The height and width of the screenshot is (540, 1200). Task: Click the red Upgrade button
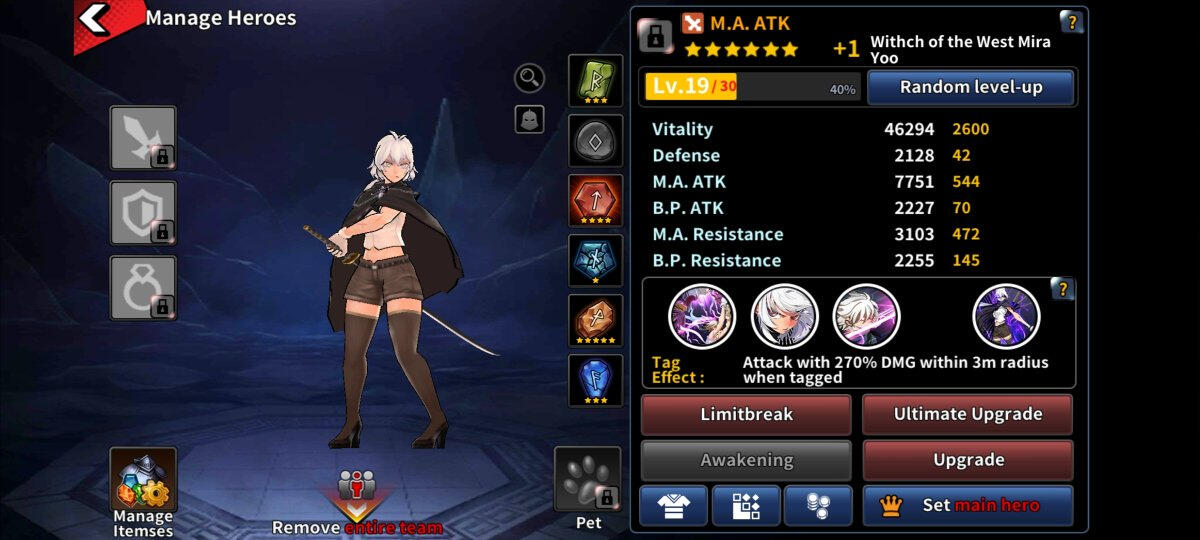tap(967, 460)
